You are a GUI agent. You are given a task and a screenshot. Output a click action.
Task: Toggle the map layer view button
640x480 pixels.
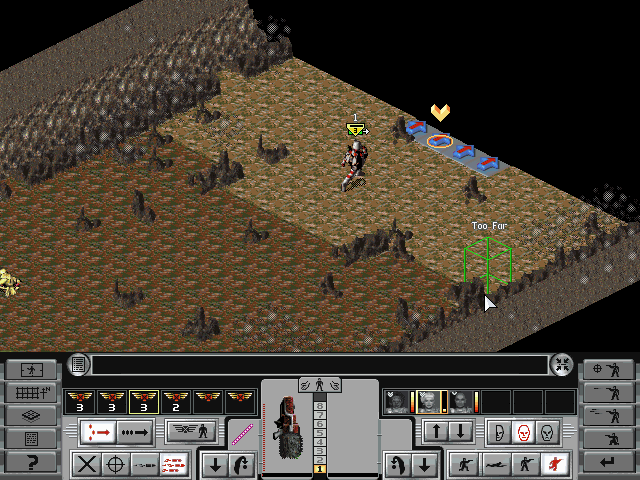[30, 415]
